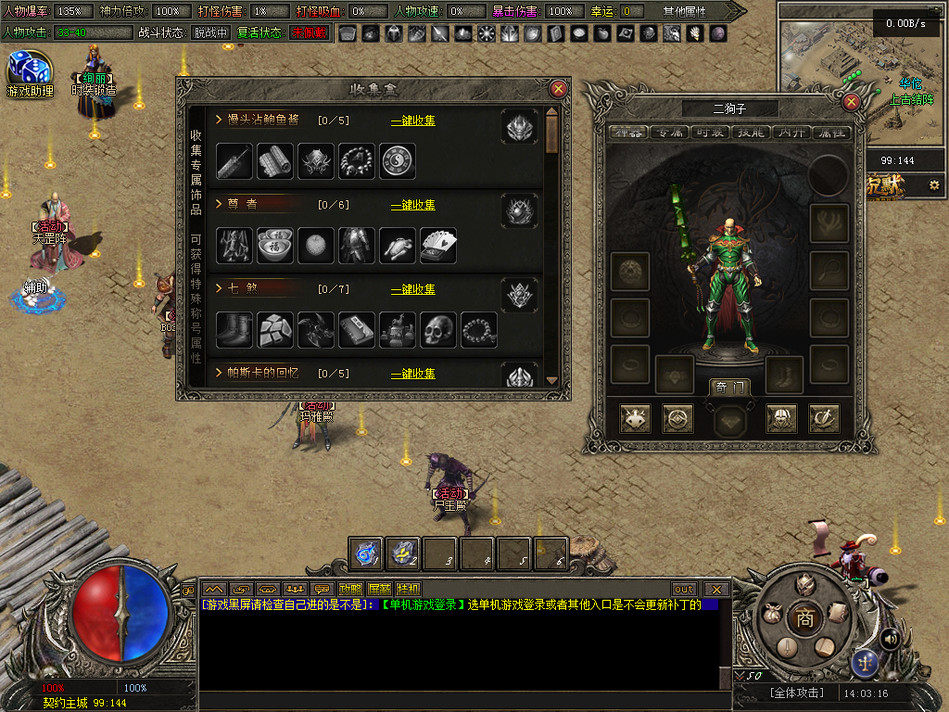The height and width of the screenshot is (712, 949).
Task: Select the playing cards collection item
Action: click(x=438, y=245)
